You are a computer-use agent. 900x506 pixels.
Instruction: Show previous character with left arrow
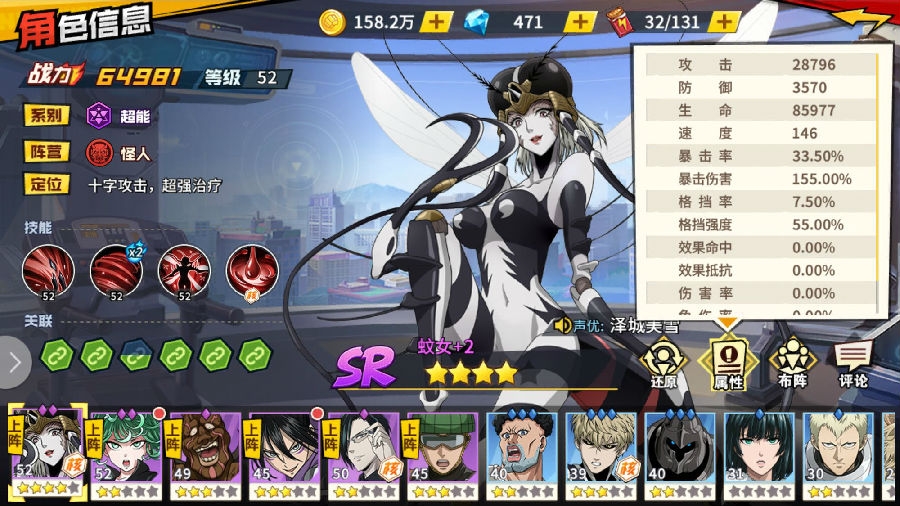point(14,361)
